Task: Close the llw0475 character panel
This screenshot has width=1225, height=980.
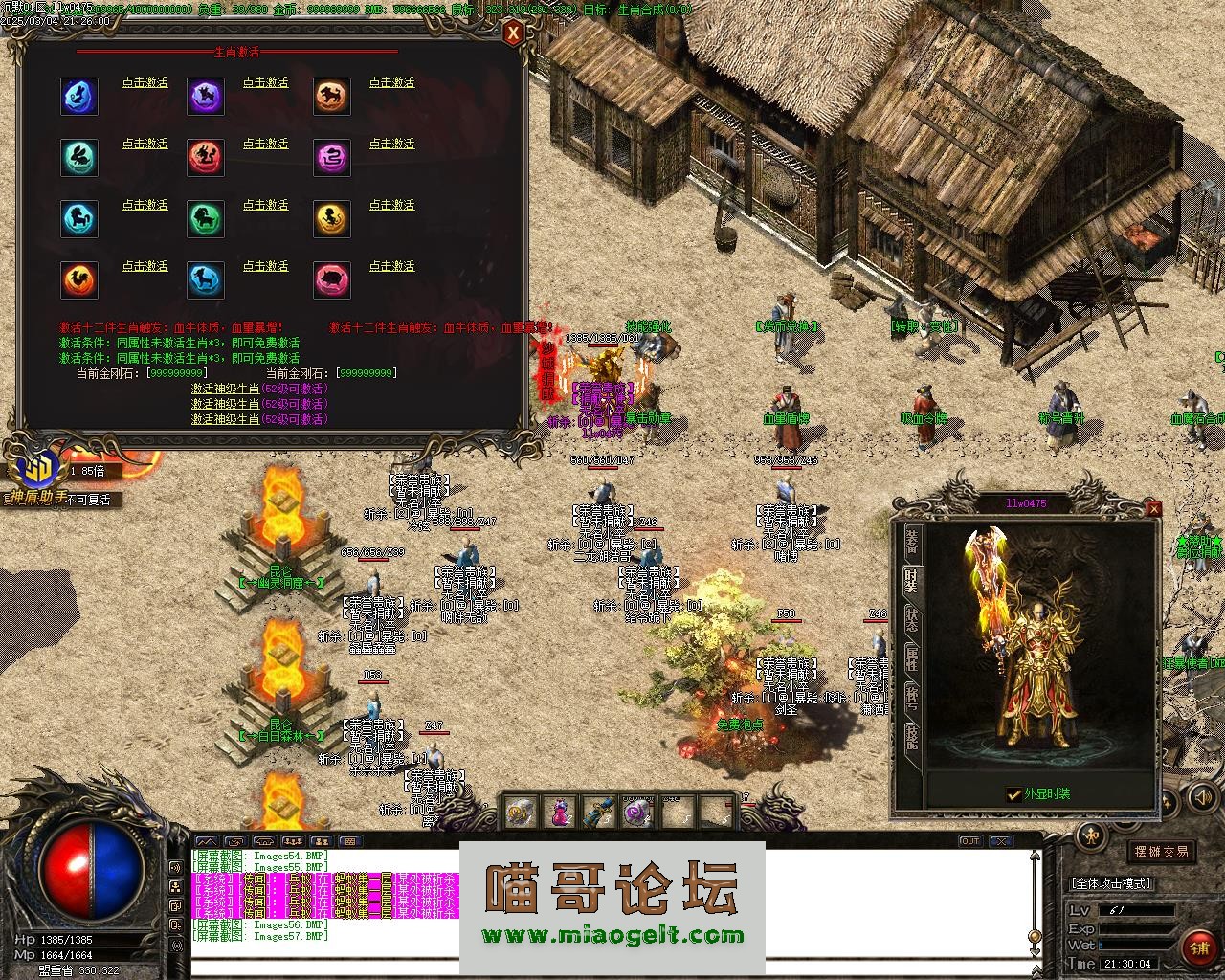Action: [x=1154, y=509]
